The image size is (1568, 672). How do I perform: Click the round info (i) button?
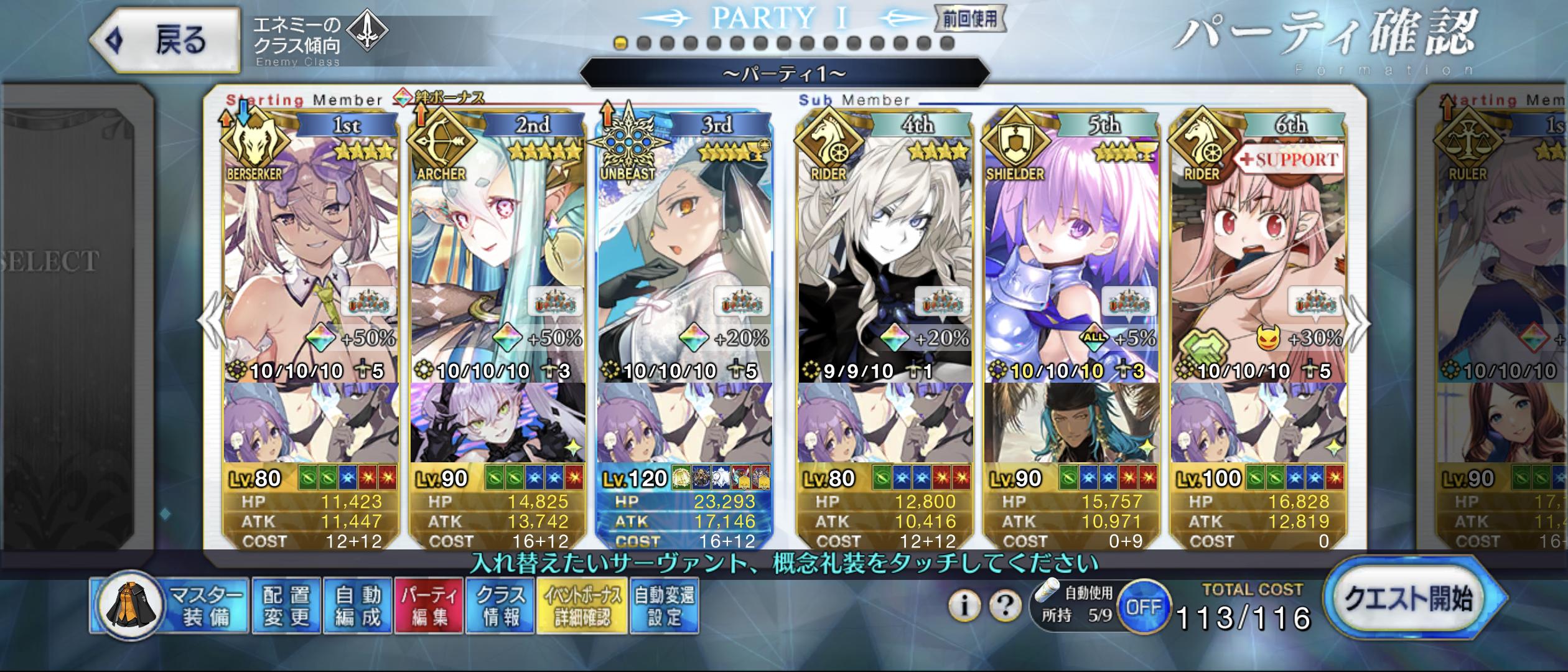964,605
